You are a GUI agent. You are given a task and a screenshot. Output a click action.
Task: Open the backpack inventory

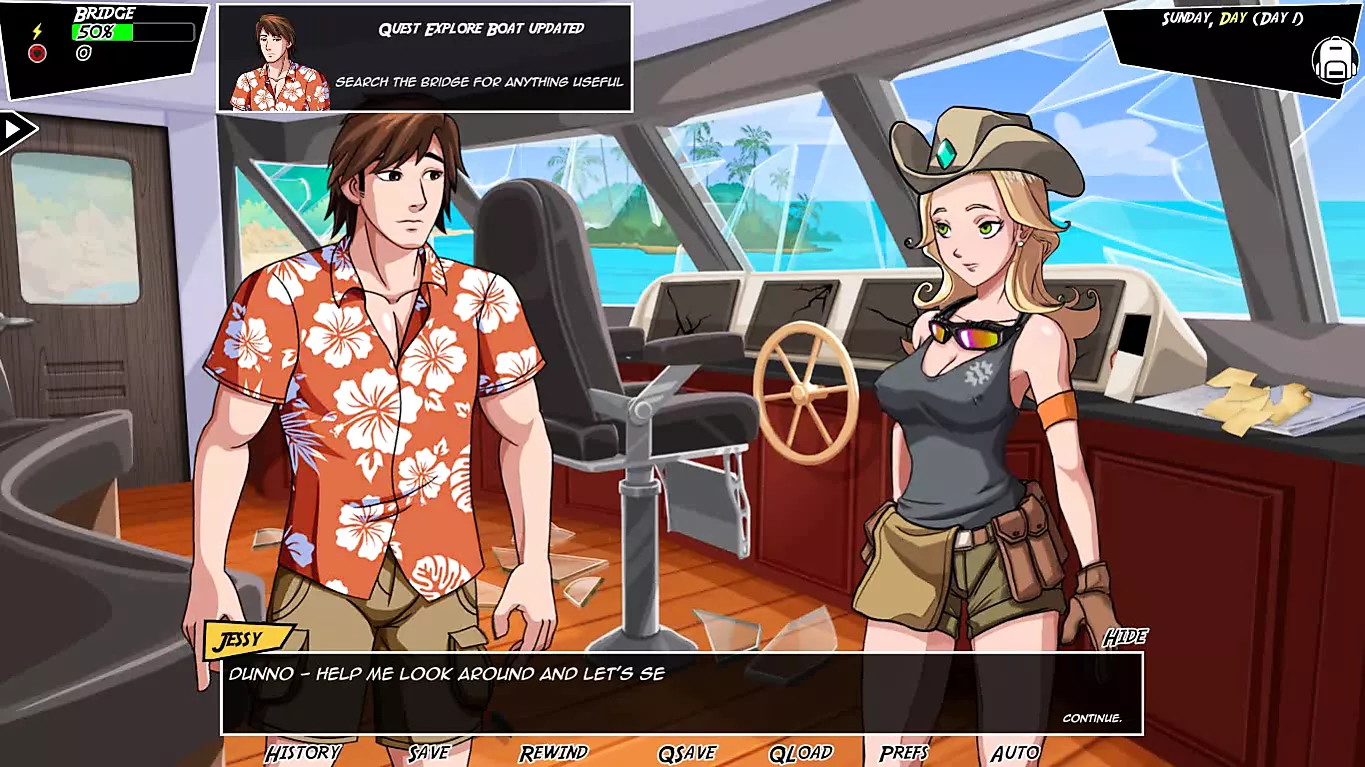1334,61
